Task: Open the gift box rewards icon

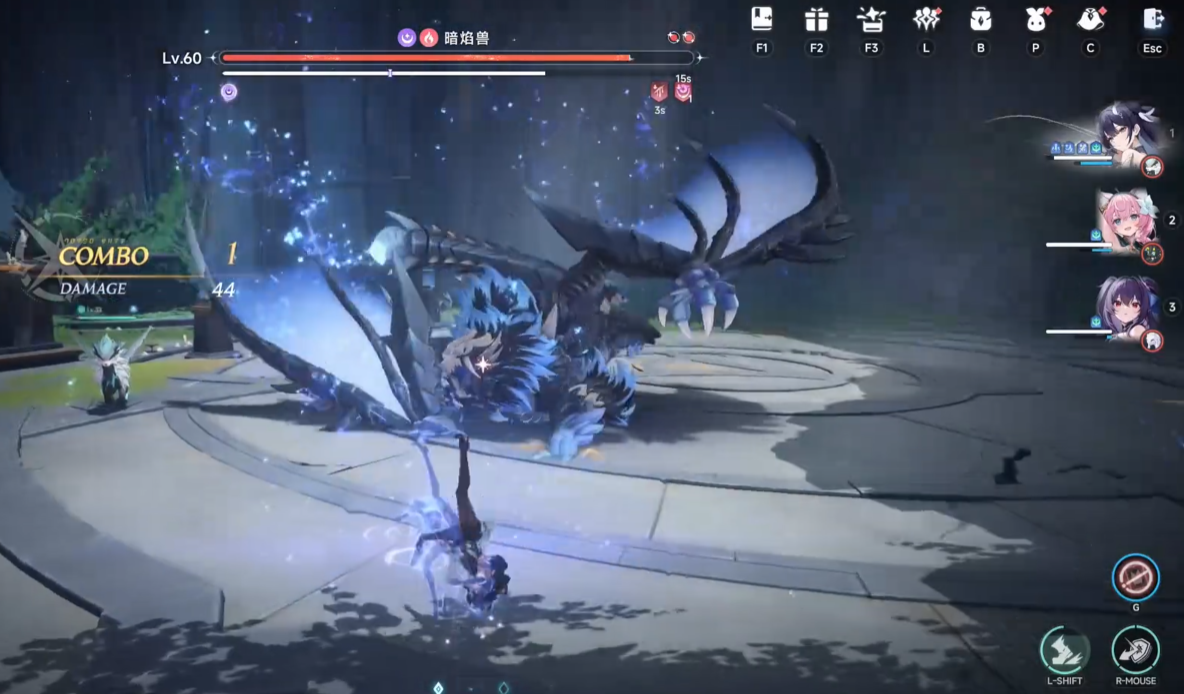Action: coord(817,20)
